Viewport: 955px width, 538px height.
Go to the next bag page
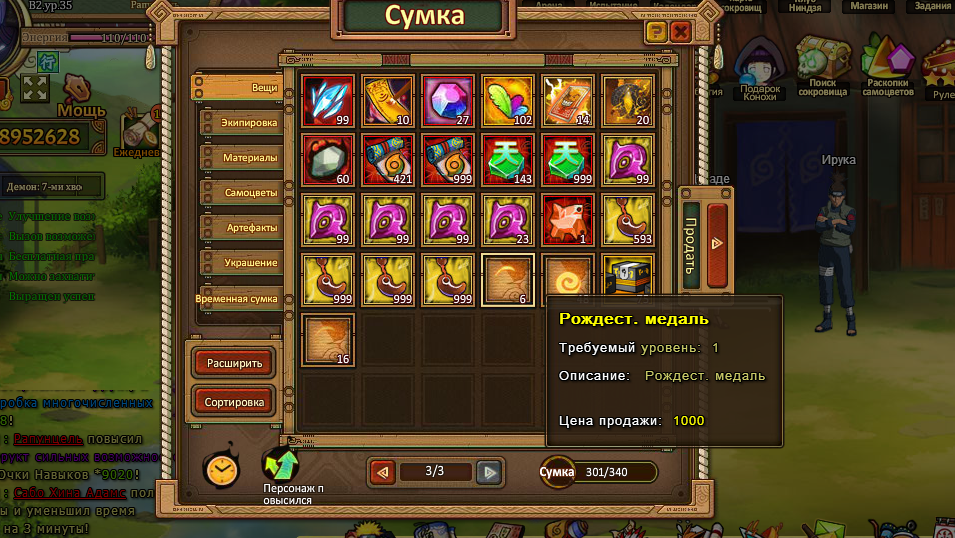[488, 472]
